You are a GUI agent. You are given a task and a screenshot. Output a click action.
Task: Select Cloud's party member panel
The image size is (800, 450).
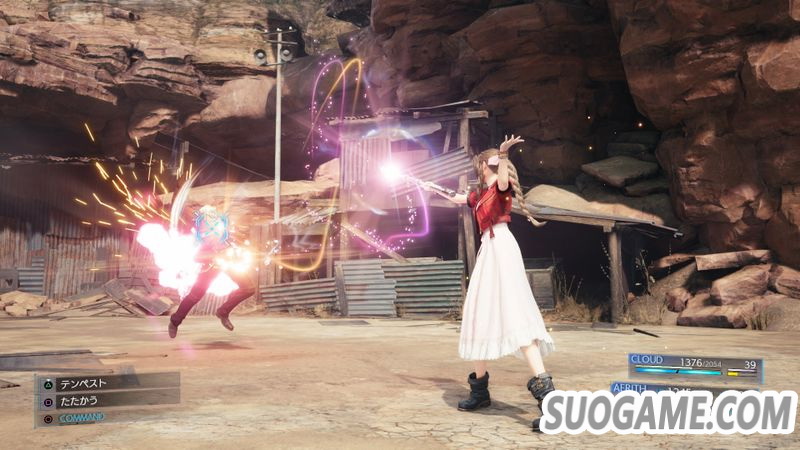coord(695,367)
